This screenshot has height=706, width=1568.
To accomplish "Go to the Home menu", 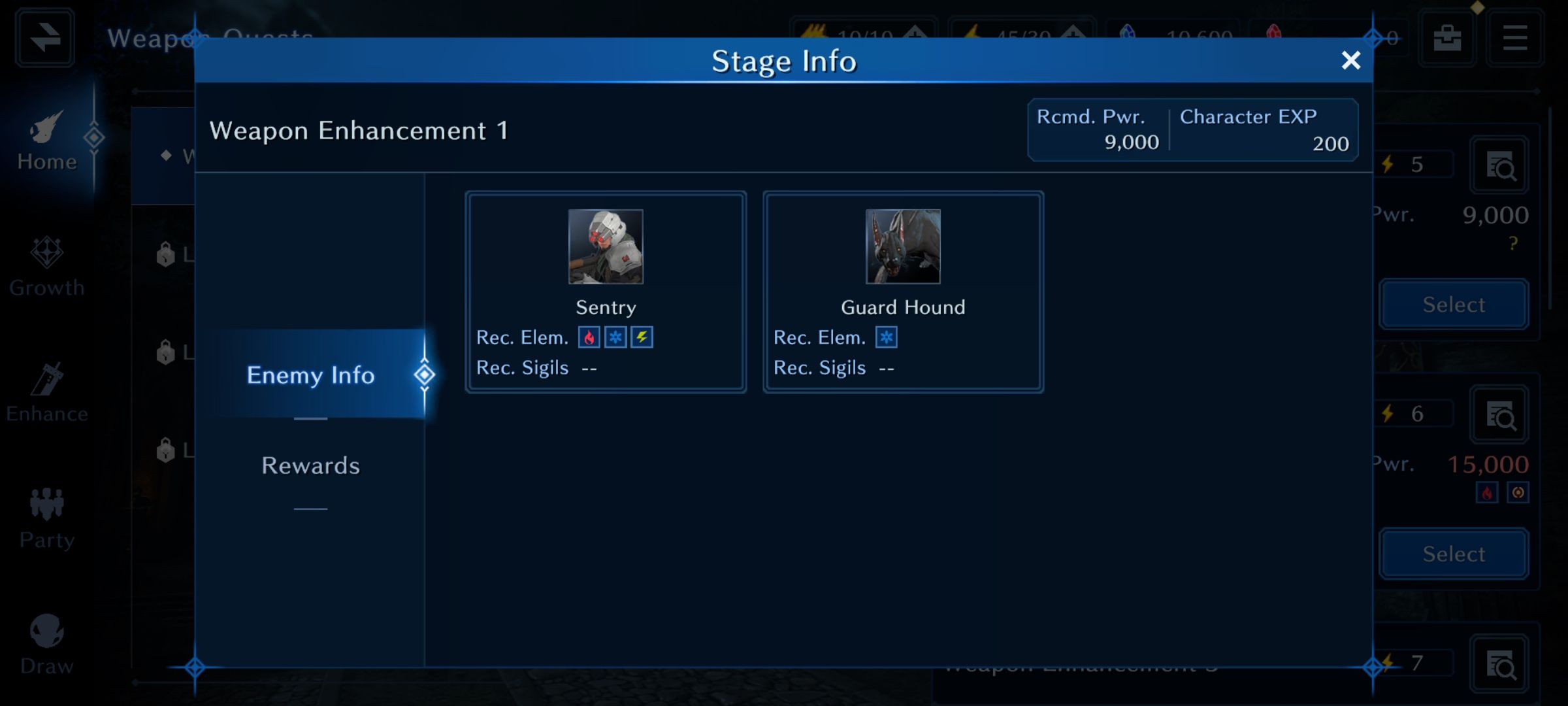I will coord(47,141).
